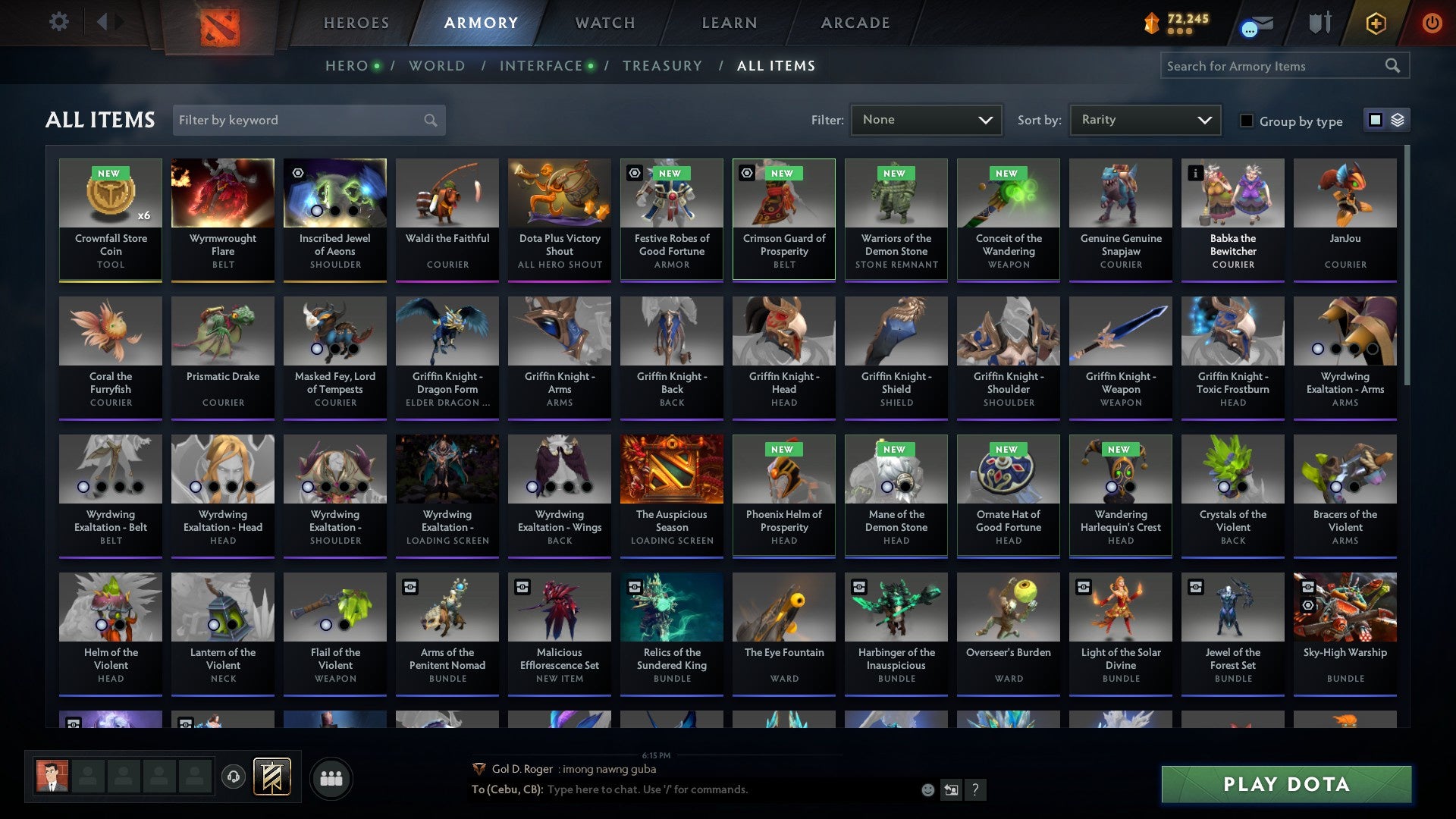The height and width of the screenshot is (819, 1456).
Task: Expand the chat channel selector next to input
Action: (x=950, y=789)
